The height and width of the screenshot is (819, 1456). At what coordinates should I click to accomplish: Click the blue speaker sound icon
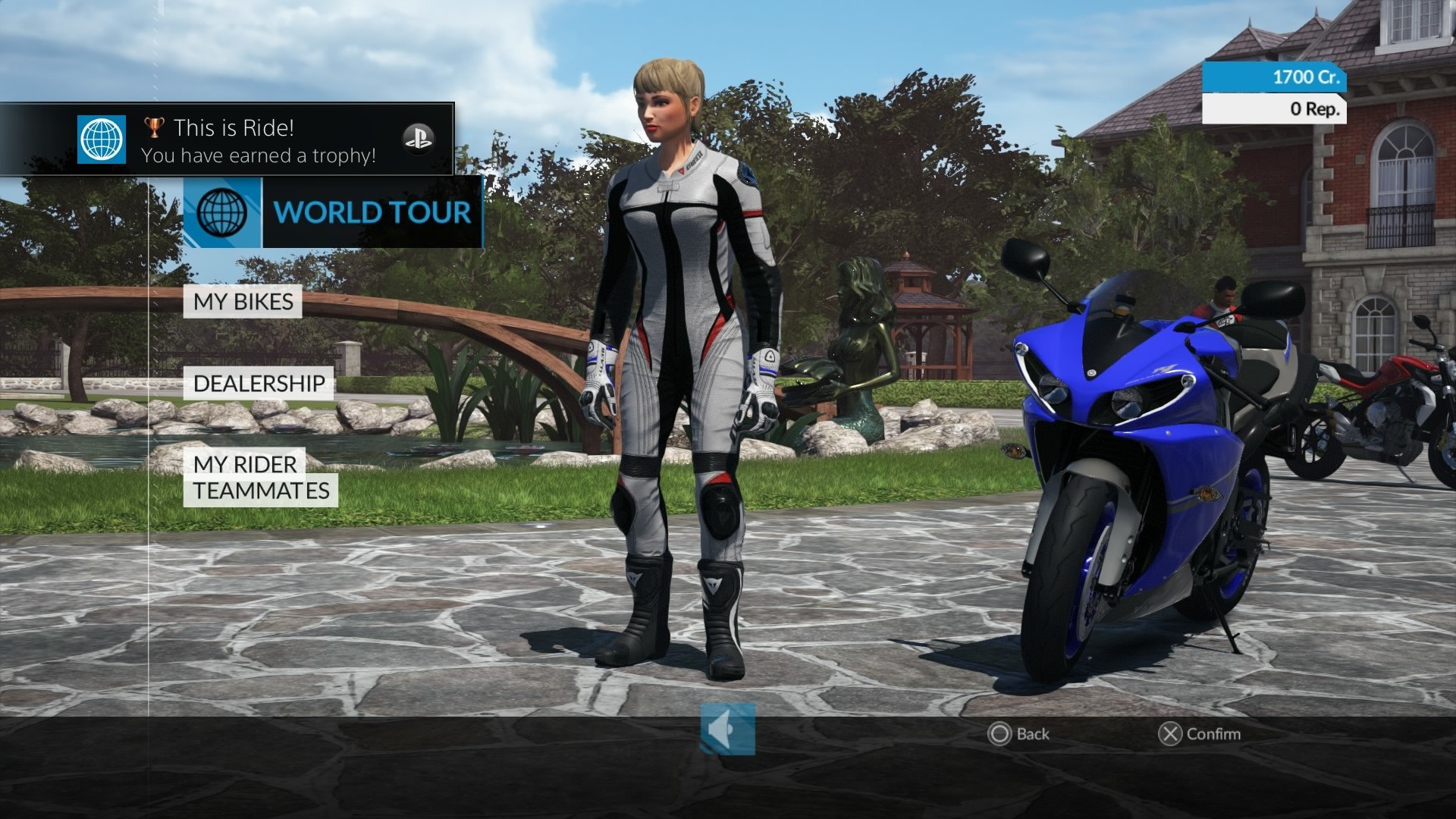click(727, 730)
